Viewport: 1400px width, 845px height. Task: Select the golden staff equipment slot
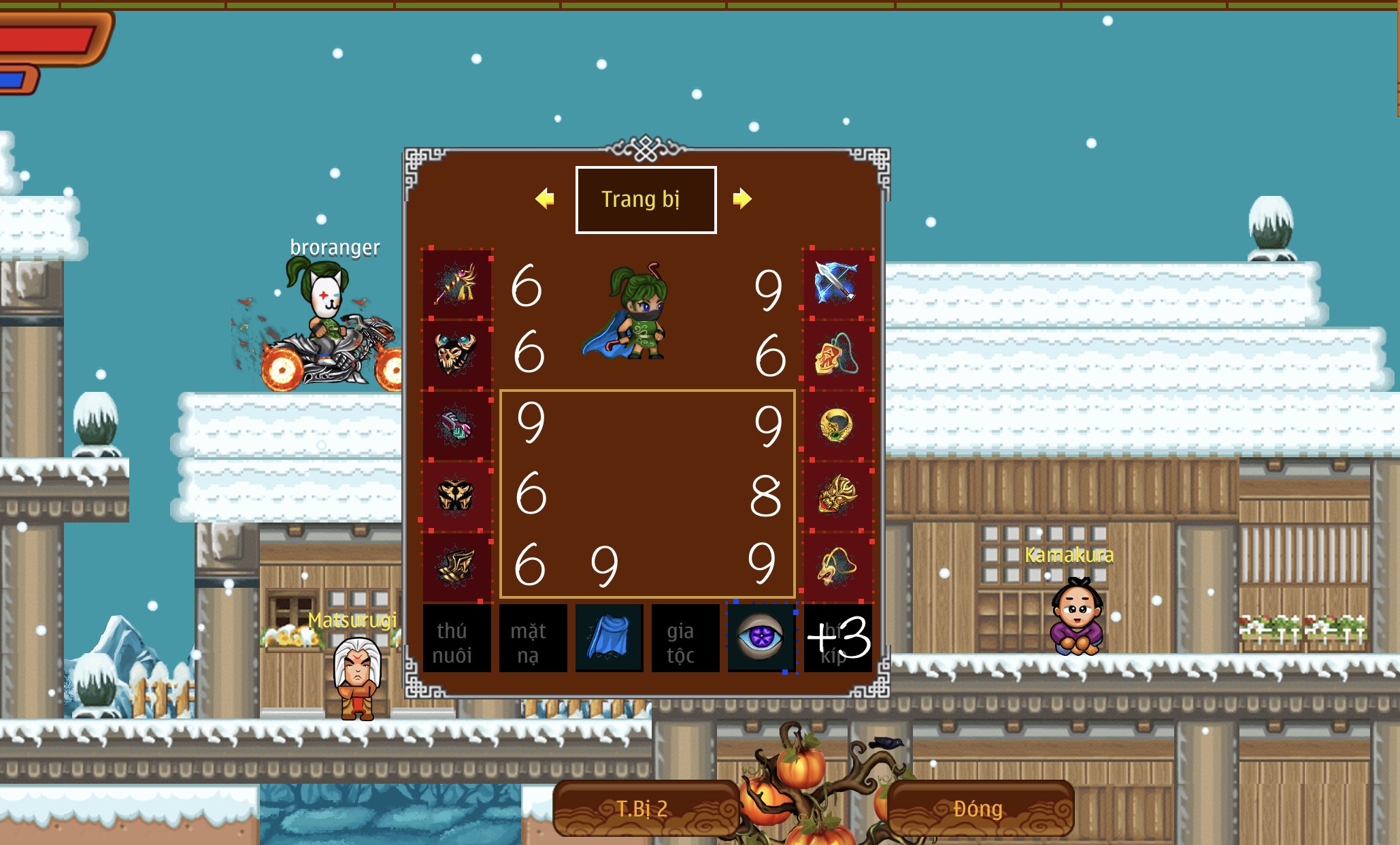pyautogui.click(x=456, y=284)
